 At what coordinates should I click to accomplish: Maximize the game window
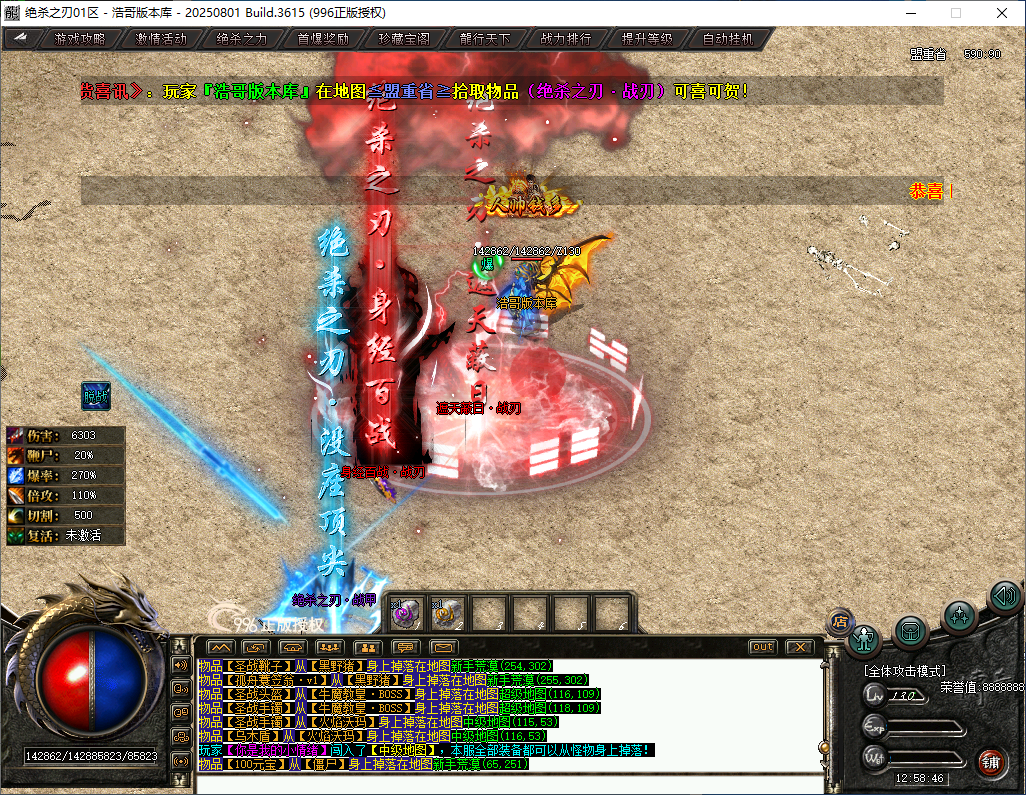point(955,13)
